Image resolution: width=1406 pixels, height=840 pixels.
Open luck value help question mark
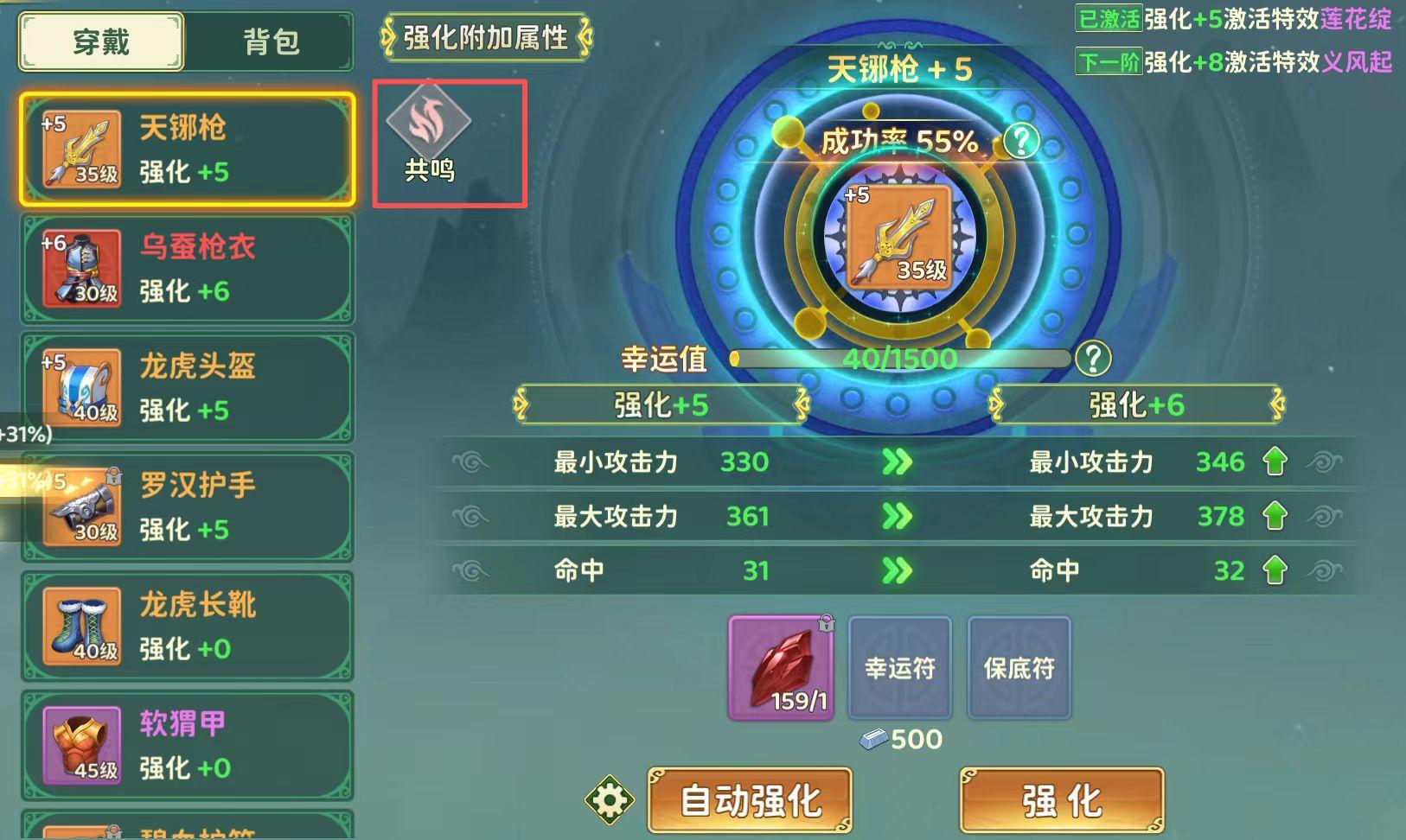[1095, 357]
